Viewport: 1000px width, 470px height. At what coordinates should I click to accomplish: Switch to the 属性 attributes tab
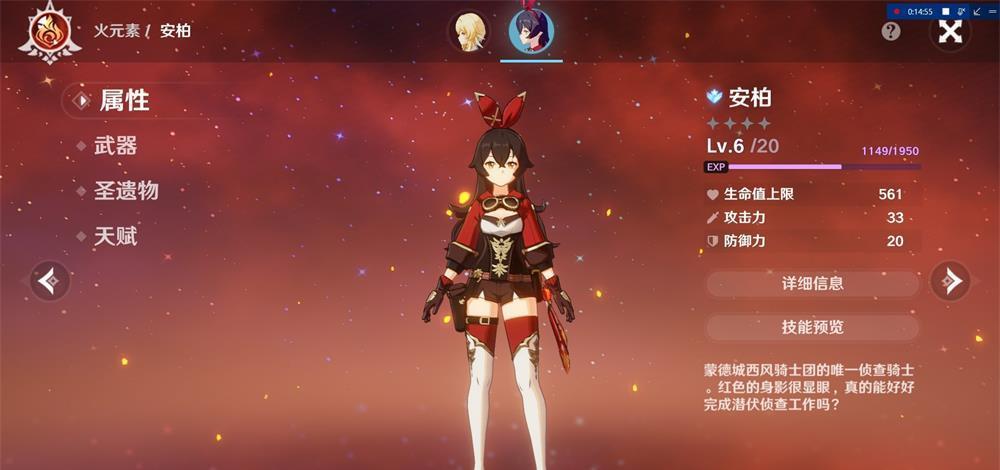[124, 100]
